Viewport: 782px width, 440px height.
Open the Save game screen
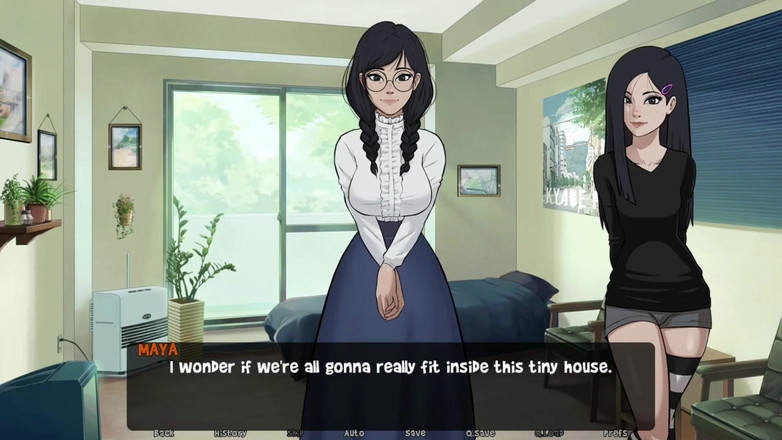415,433
